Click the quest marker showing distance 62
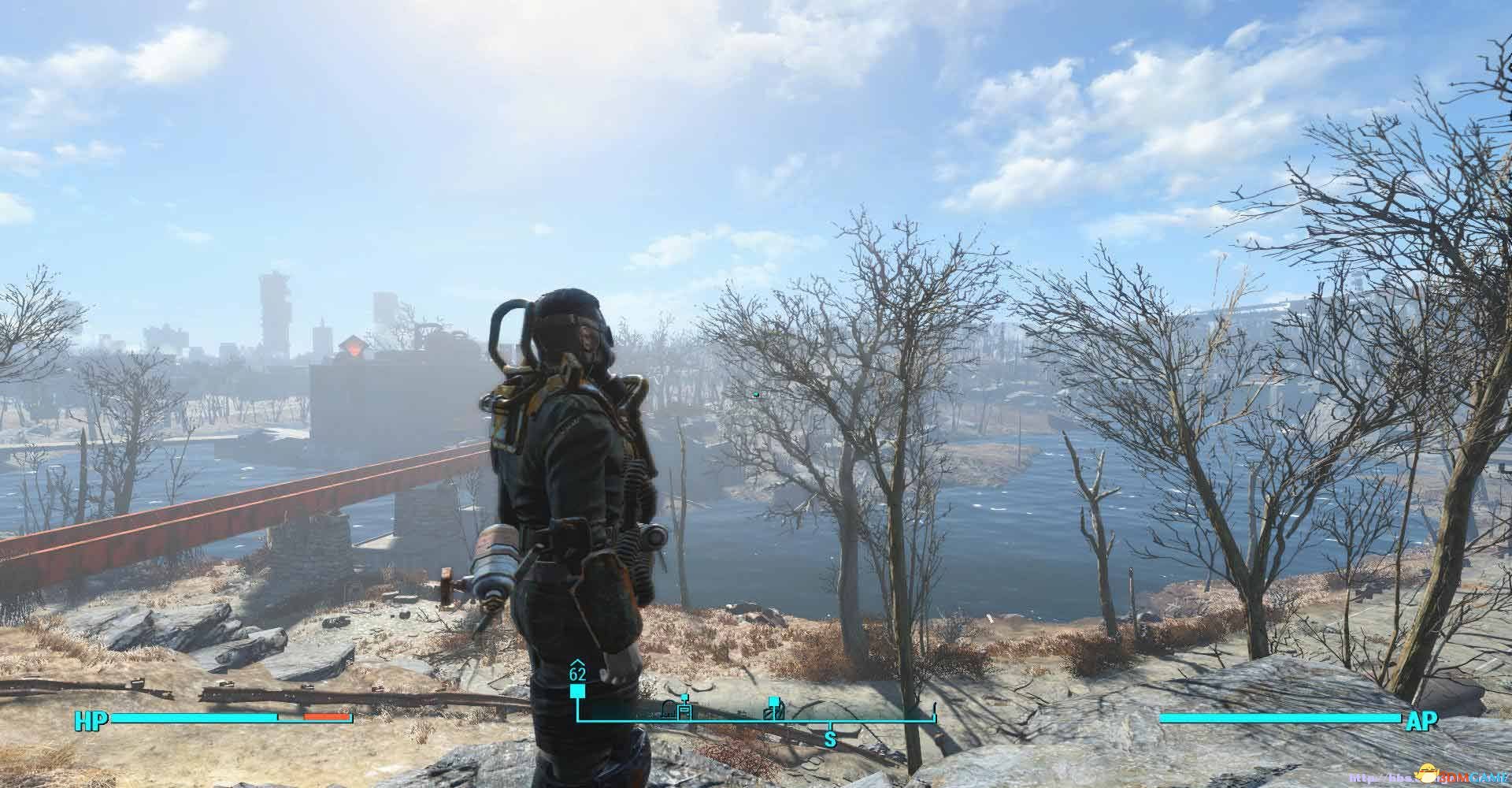This screenshot has width=1512, height=788. tap(577, 692)
